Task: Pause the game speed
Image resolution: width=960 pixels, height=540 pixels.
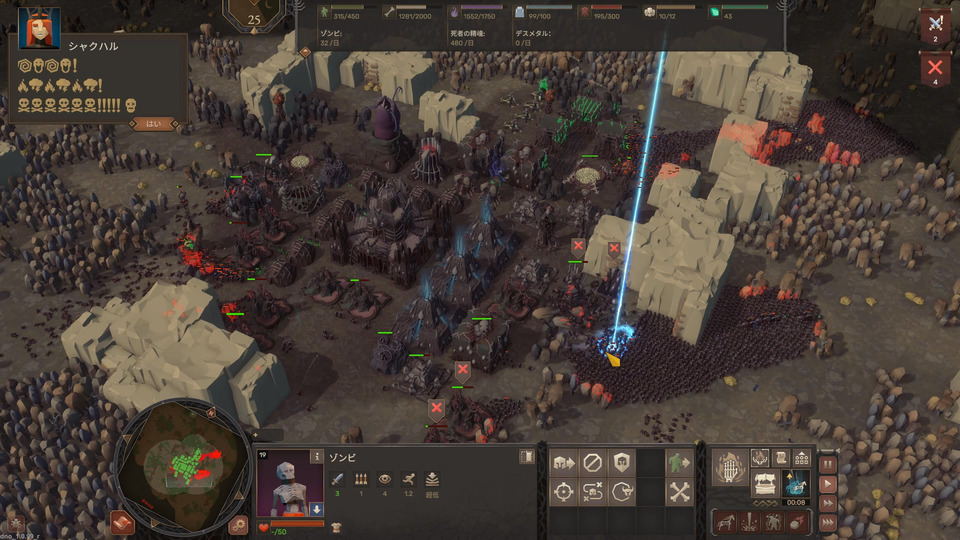Action: (x=828, y=464)
